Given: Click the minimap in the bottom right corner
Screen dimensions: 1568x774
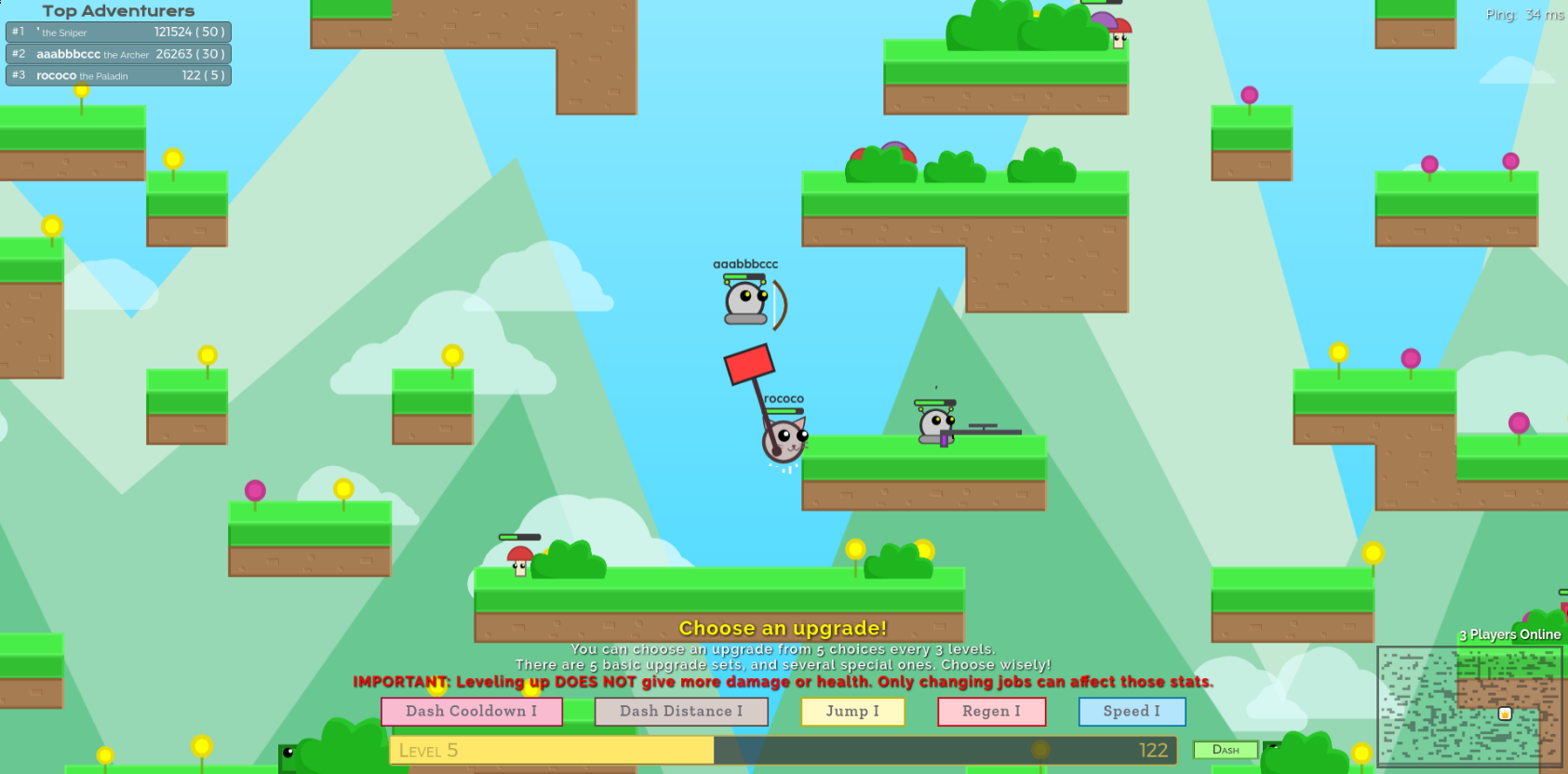Looking at the screenshot, I should [x=1470, y=705].
